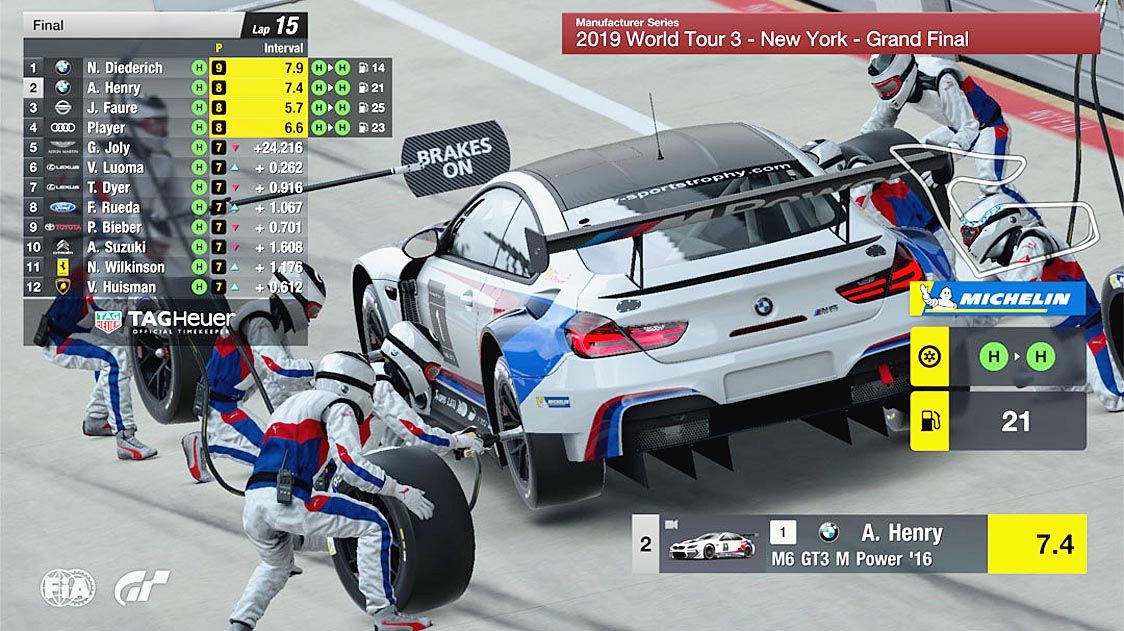Click the Player row in the standings
The height and width of the screenshot is (631, 1124).
point(106,128)
